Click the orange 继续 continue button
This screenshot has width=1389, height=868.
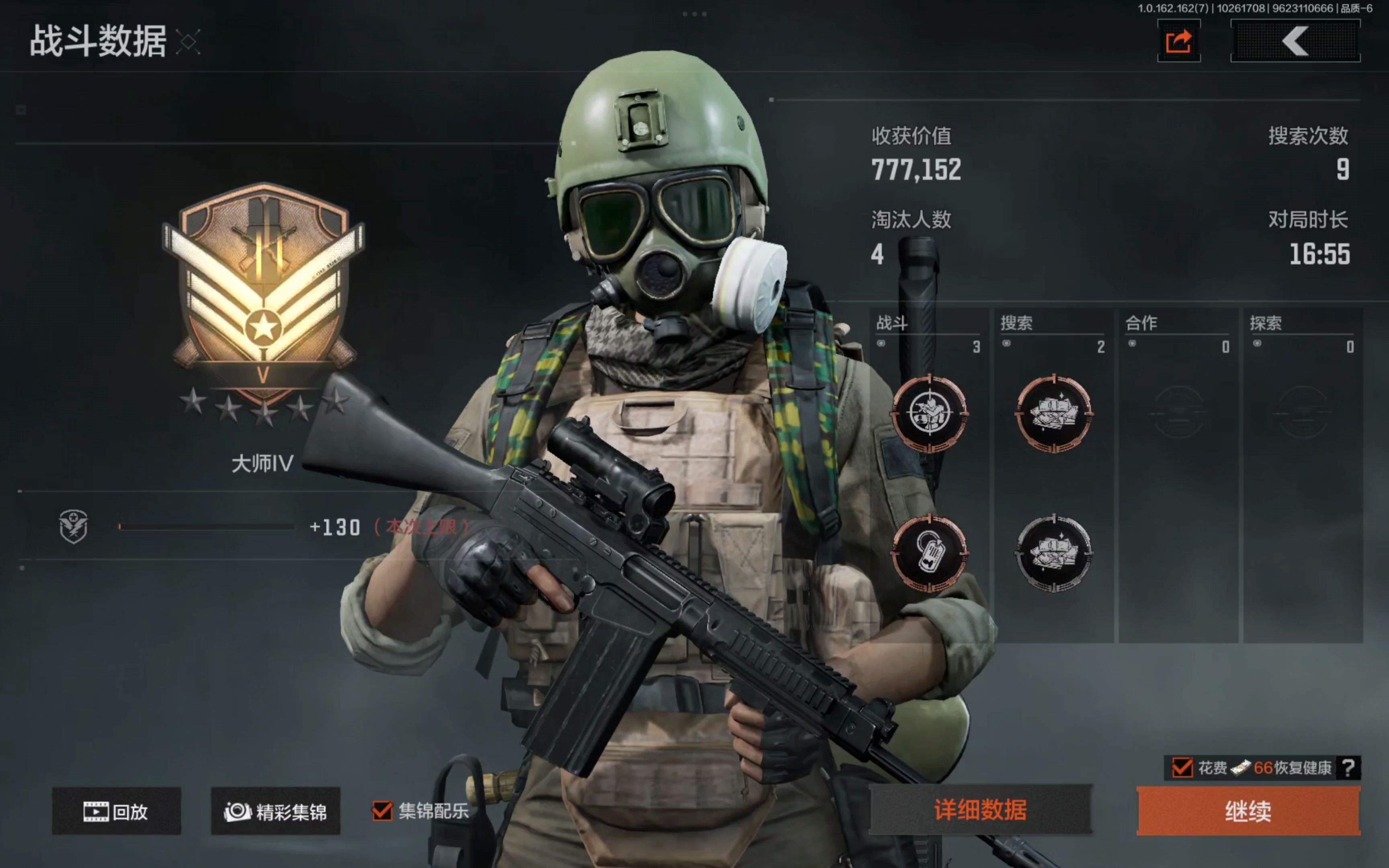[x=1248, y=811]
